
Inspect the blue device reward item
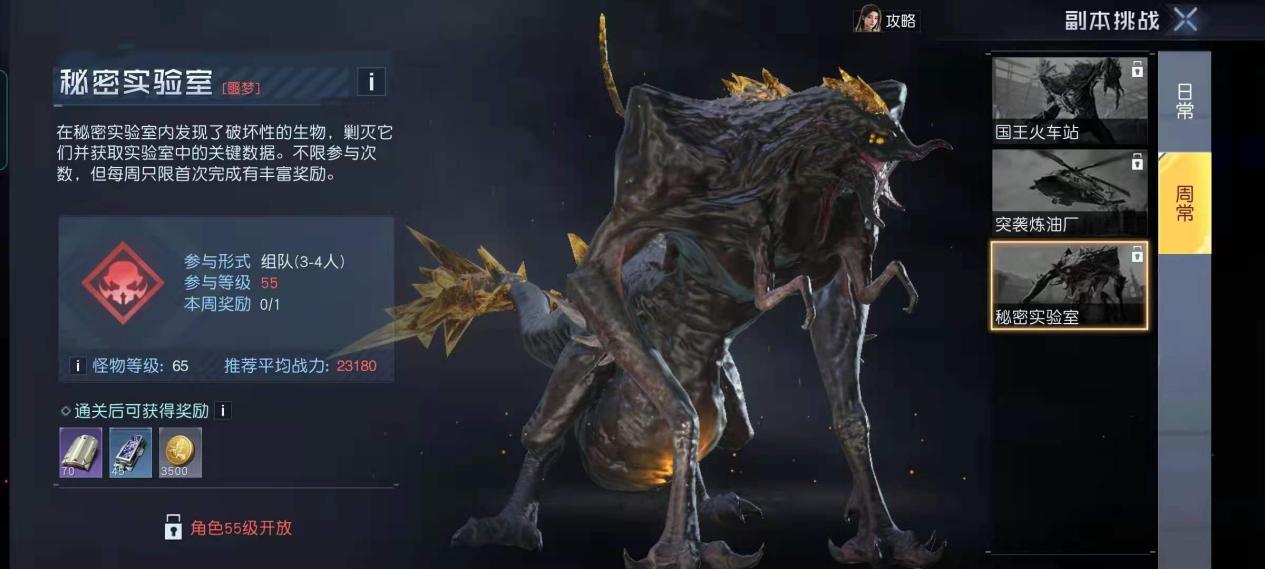131,452
